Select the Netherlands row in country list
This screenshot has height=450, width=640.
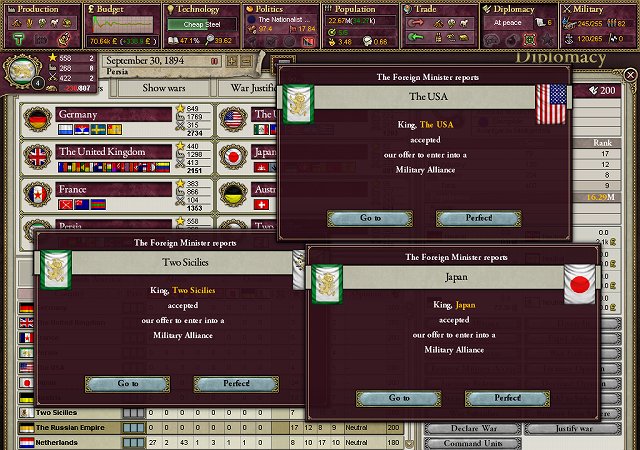click(x=75, y=442)
